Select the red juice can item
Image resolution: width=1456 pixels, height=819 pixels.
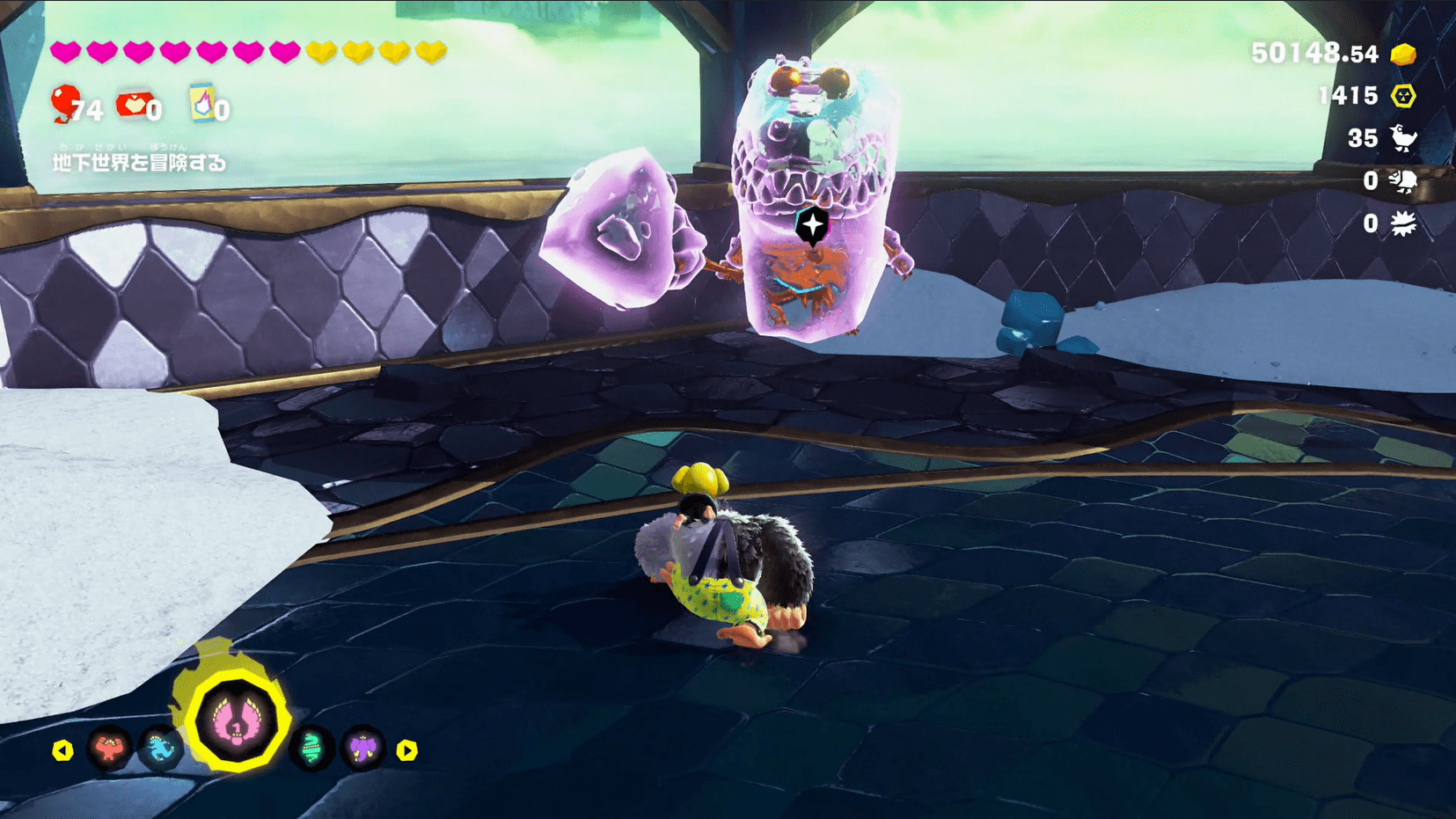pos(133,105)
